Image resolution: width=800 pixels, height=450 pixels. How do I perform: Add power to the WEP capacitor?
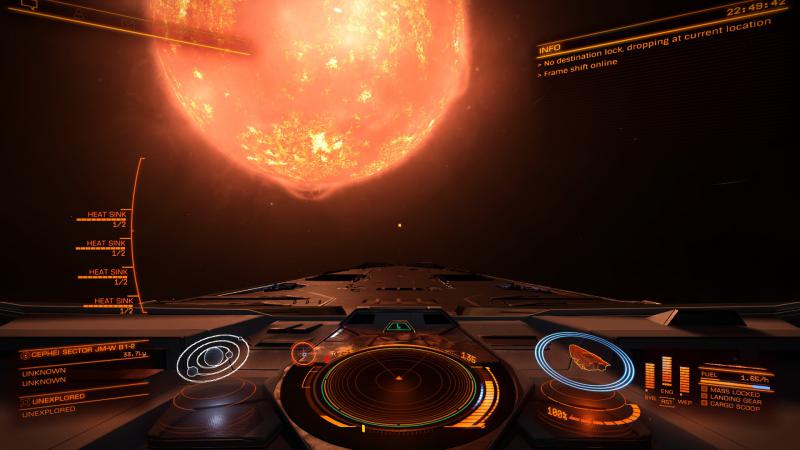(x=684, y=379)
